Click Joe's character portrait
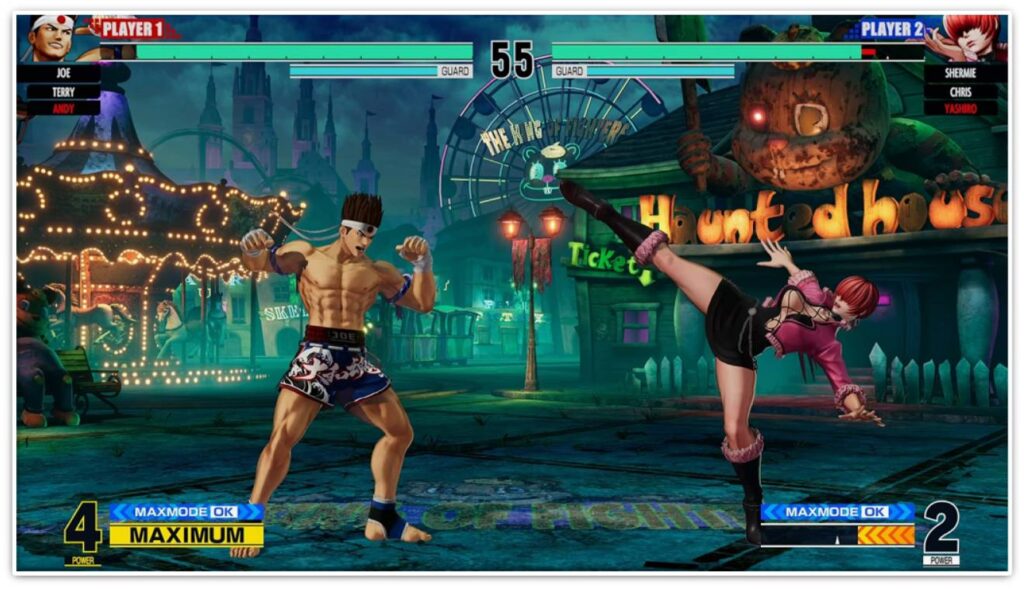Viewport: 1024px width, 589px height. point(52,37)
